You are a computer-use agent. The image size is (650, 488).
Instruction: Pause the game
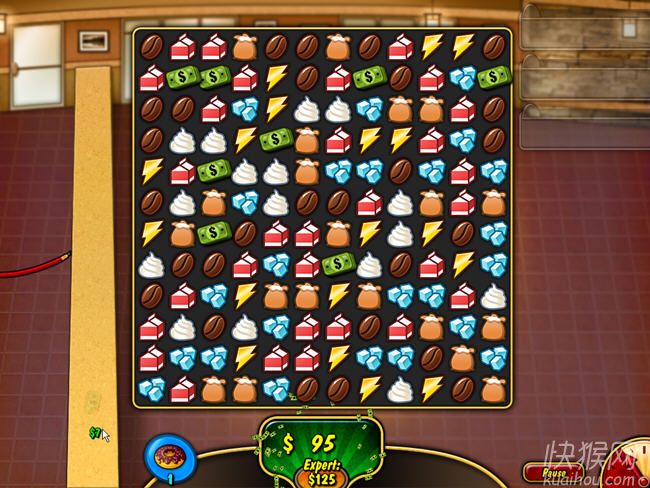pos(554,472)
